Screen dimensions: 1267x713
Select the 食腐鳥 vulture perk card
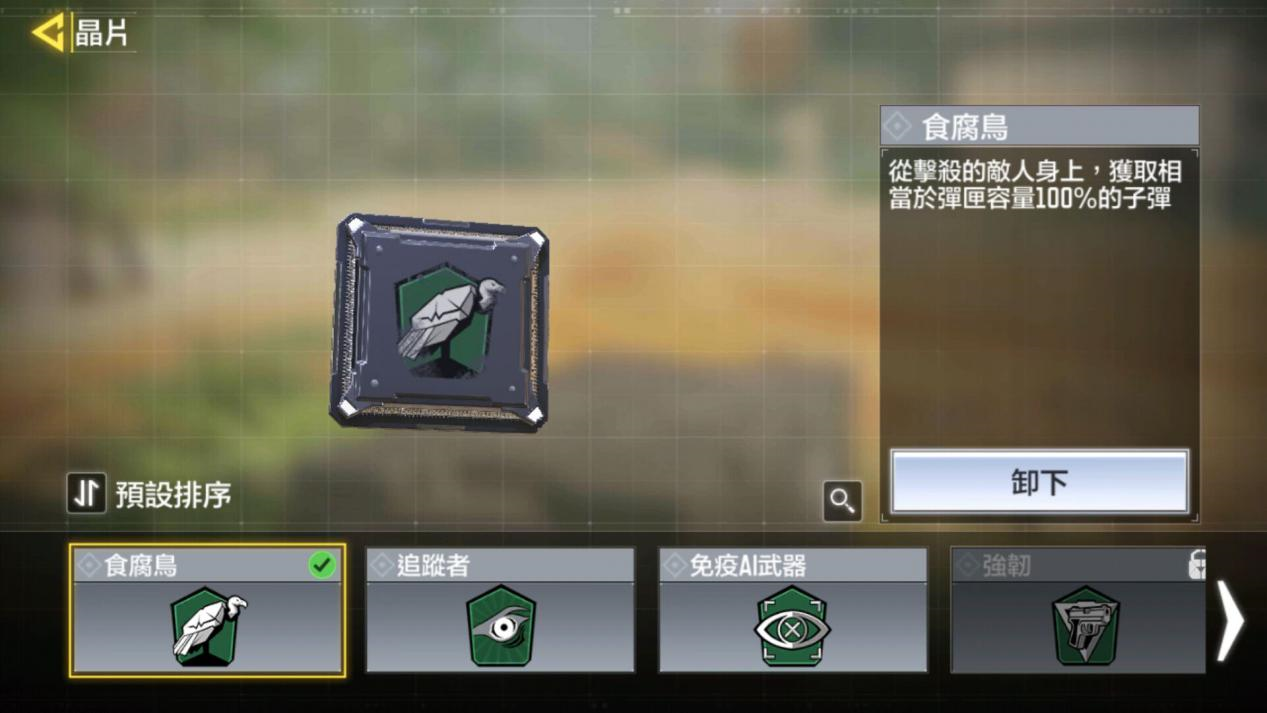[208, 611]
